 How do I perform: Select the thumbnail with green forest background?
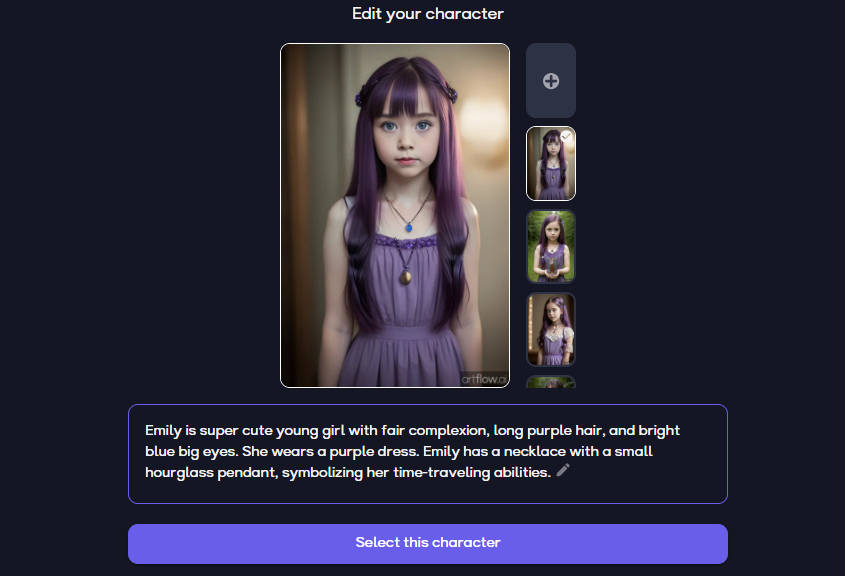551,246
